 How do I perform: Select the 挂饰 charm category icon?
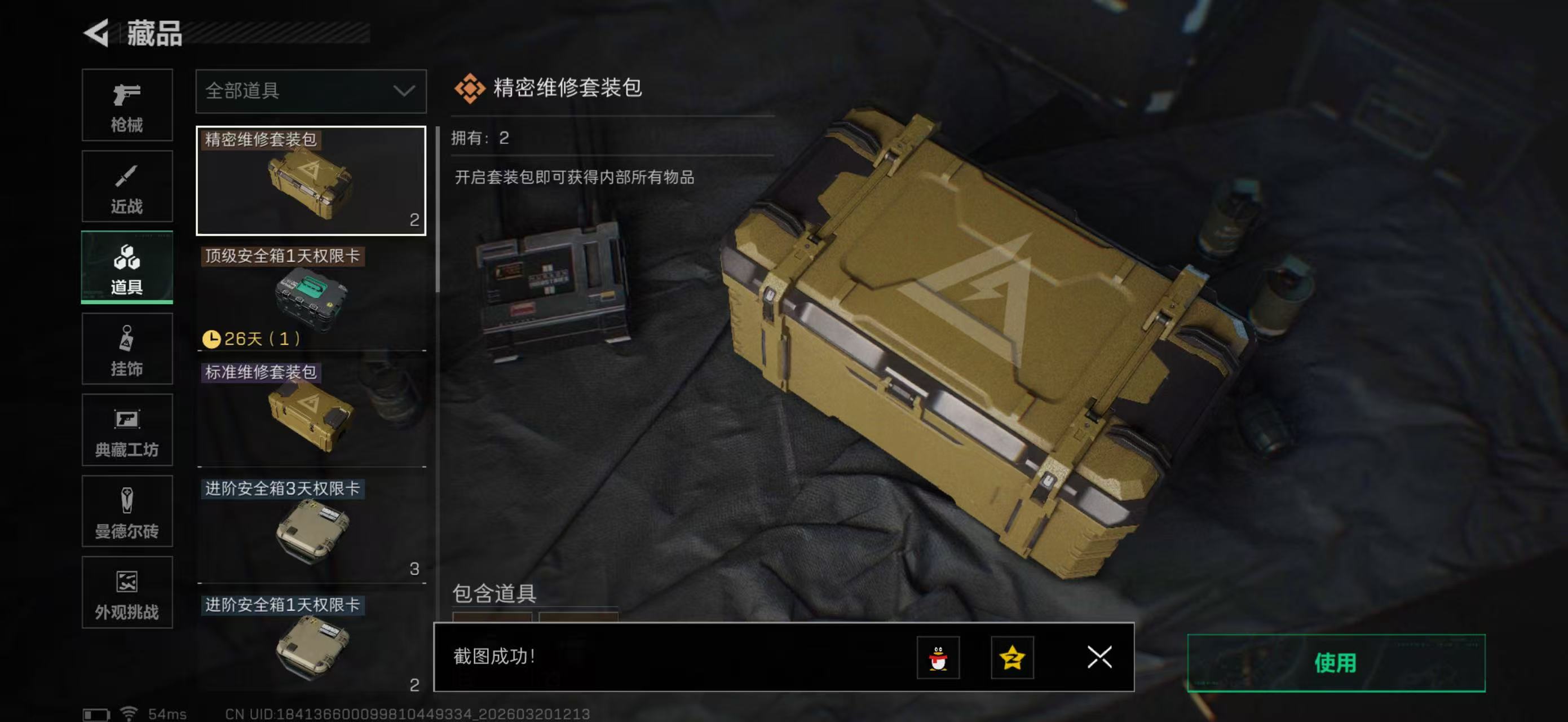[x=127, y=348]
